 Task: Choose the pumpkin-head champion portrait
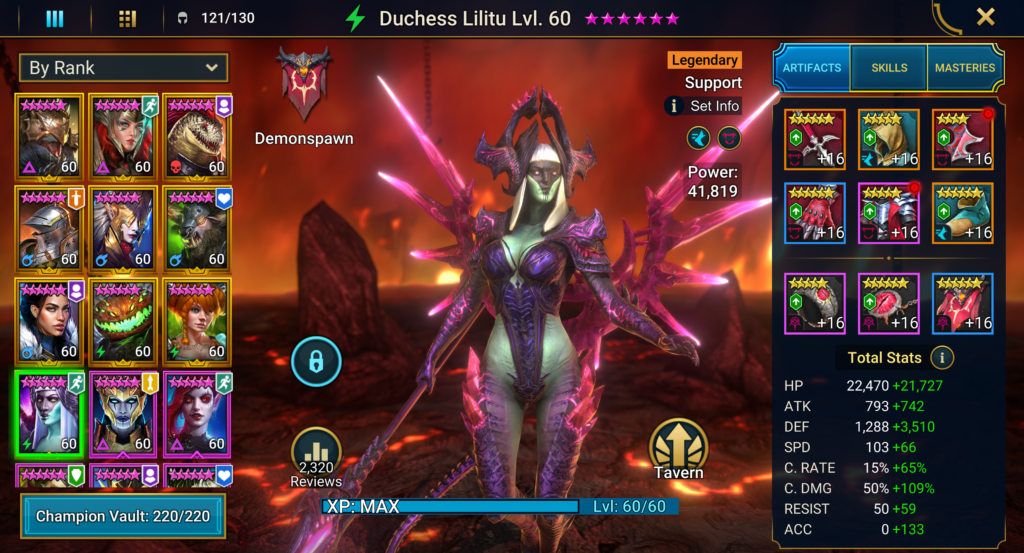[x=124, y=319]
